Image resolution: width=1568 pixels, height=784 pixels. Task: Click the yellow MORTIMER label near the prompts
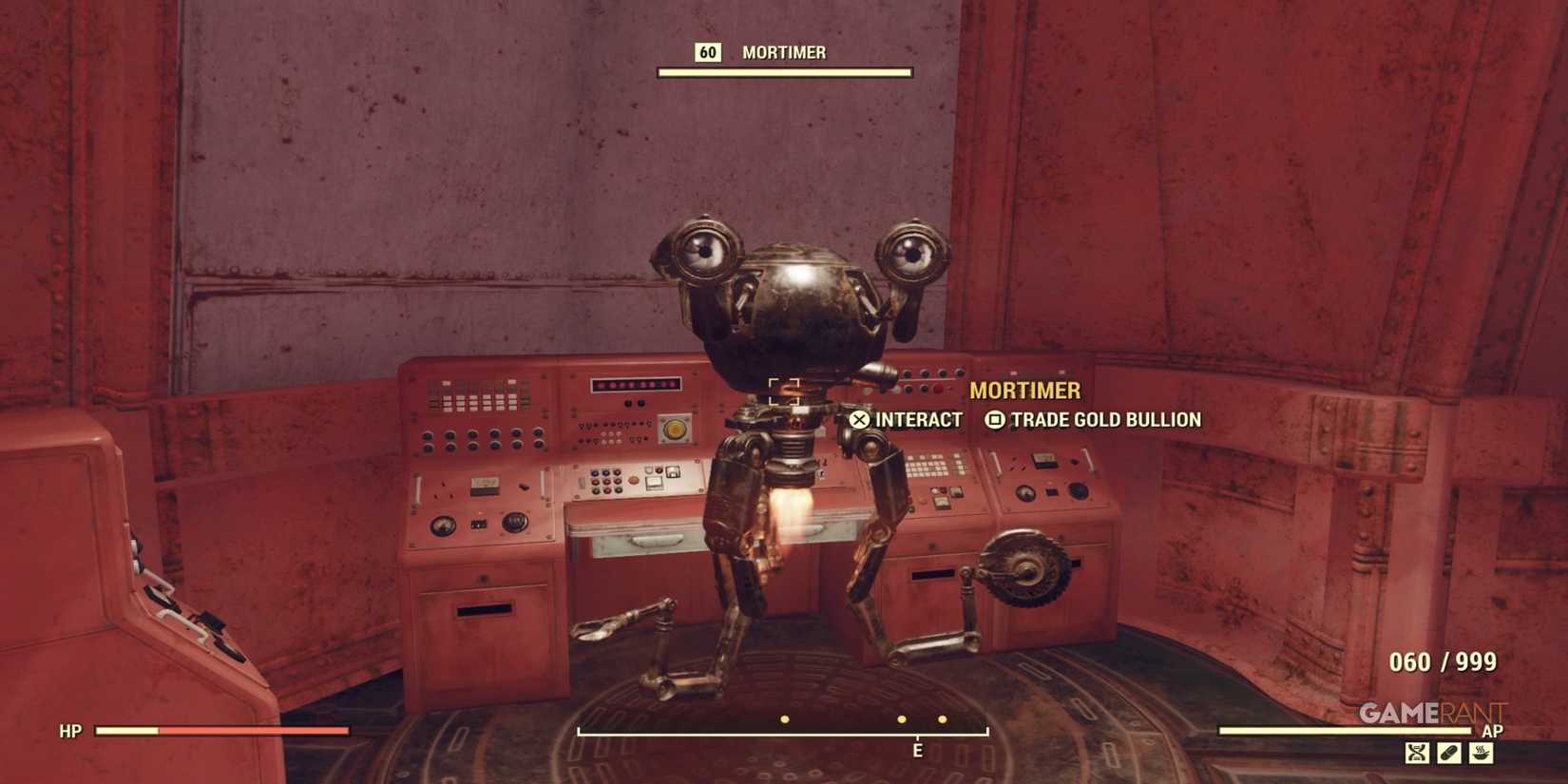point(1025,391)
